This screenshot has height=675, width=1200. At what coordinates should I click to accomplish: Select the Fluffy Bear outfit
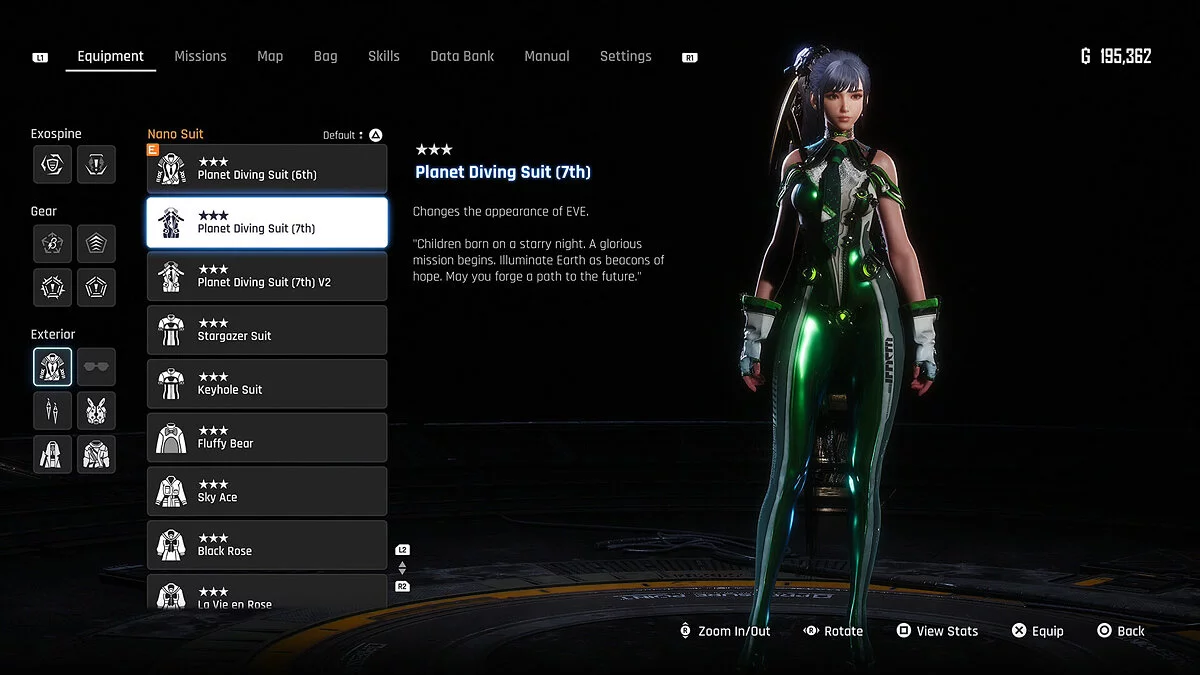[267, 438]
